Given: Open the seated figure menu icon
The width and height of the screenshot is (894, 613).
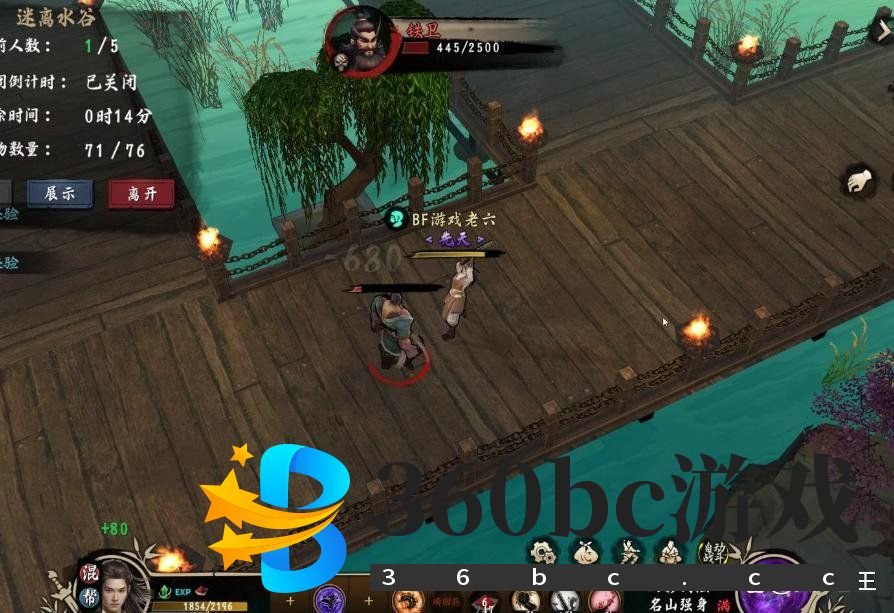Looking at the screenshot, I should point(670,551).
